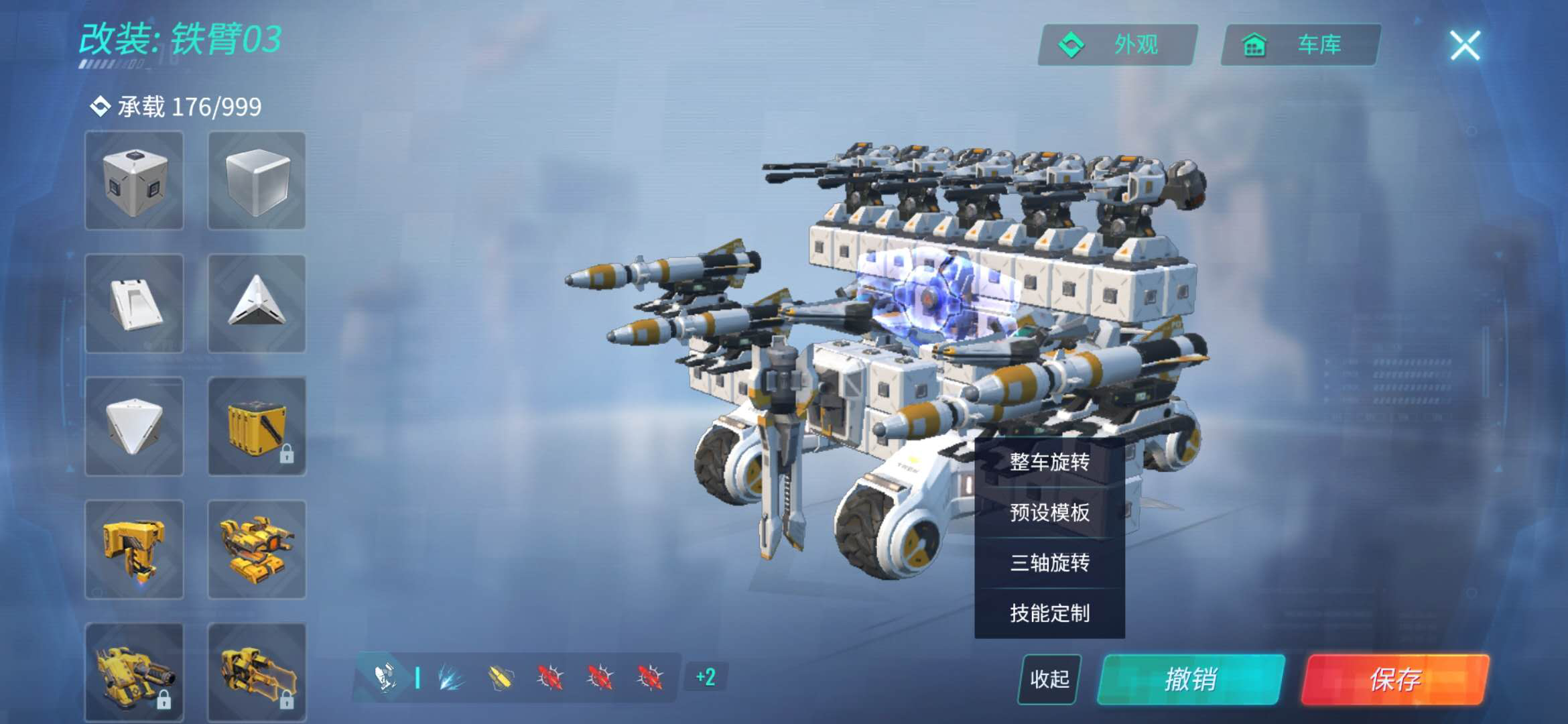Tap the locked yellow cargo crate part
The height and width of the screenshot is (724, 1568).
[257, 426]
